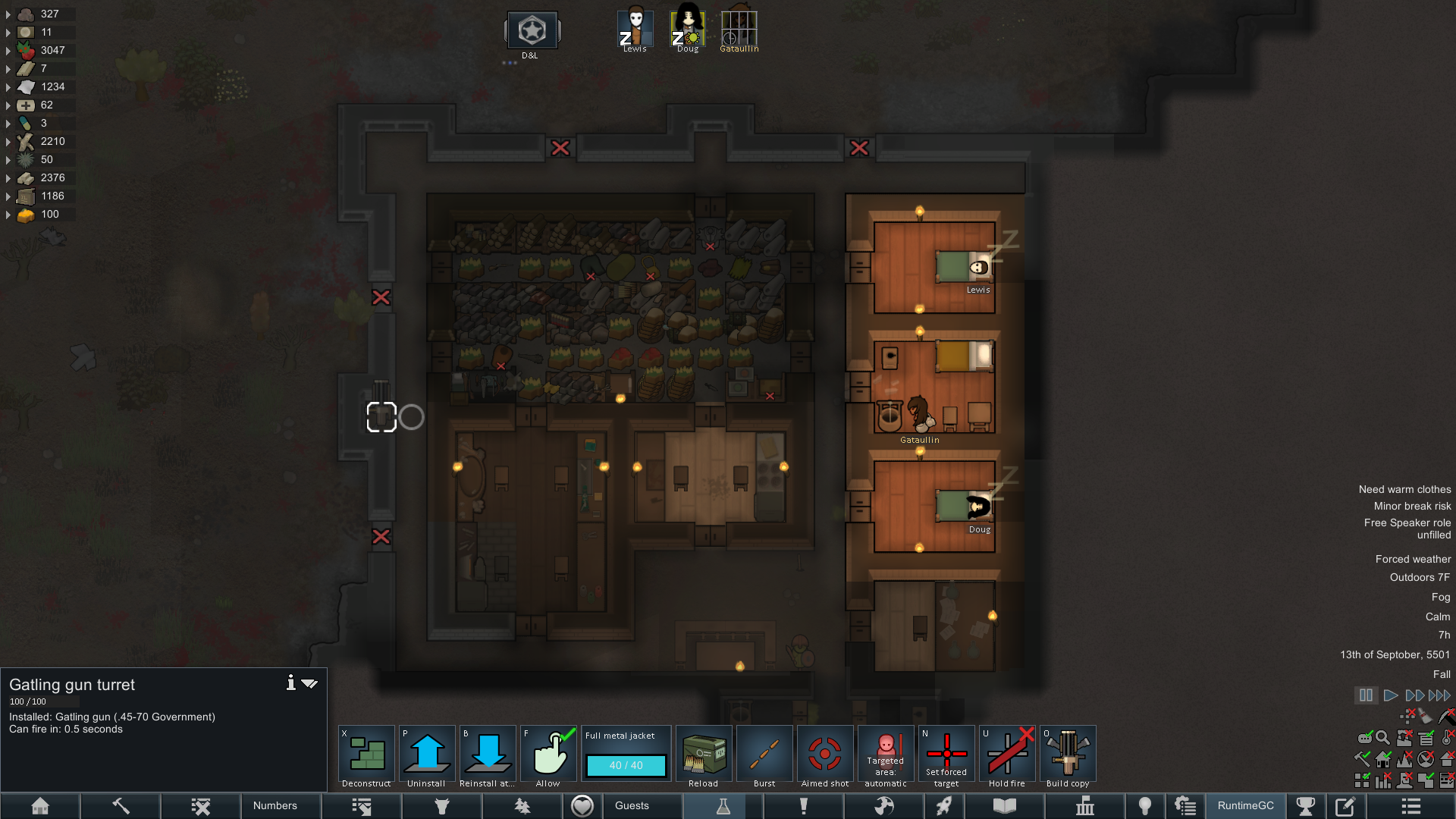Click the Reinstall at button
1456x819 pixels.
tap(488, 756)
